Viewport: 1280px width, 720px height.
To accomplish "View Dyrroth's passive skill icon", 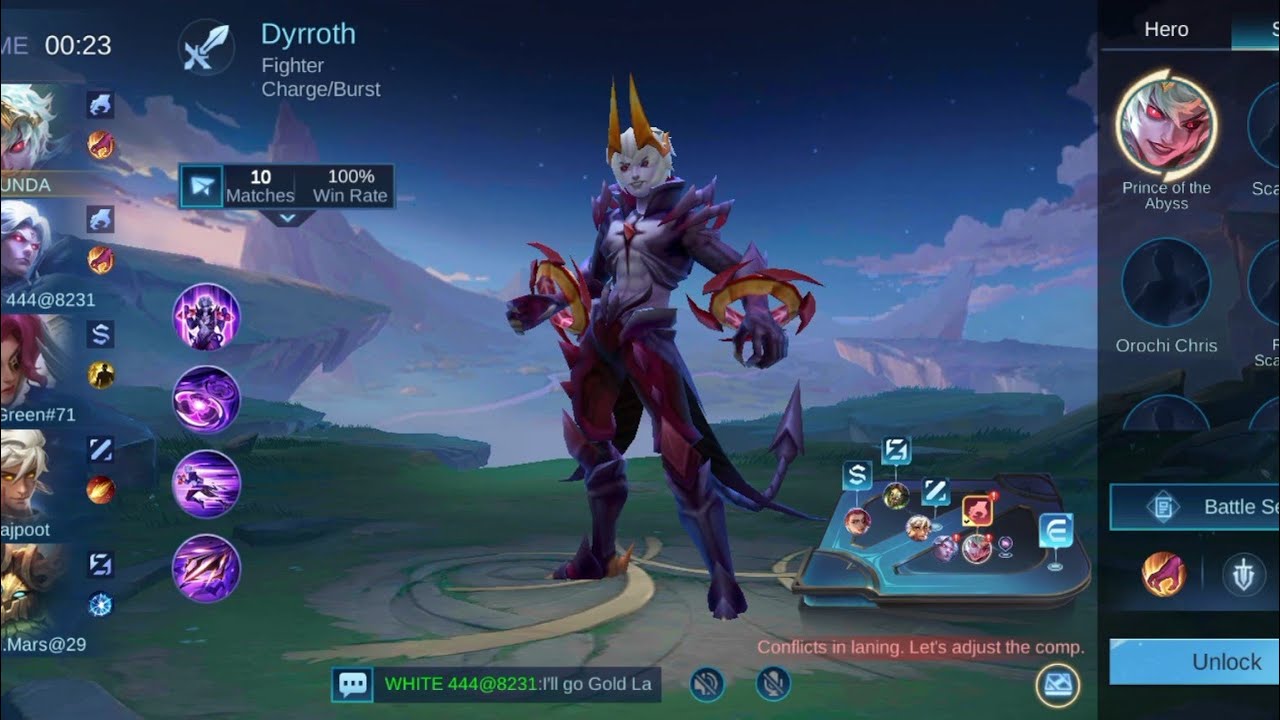I will (207, 317).
